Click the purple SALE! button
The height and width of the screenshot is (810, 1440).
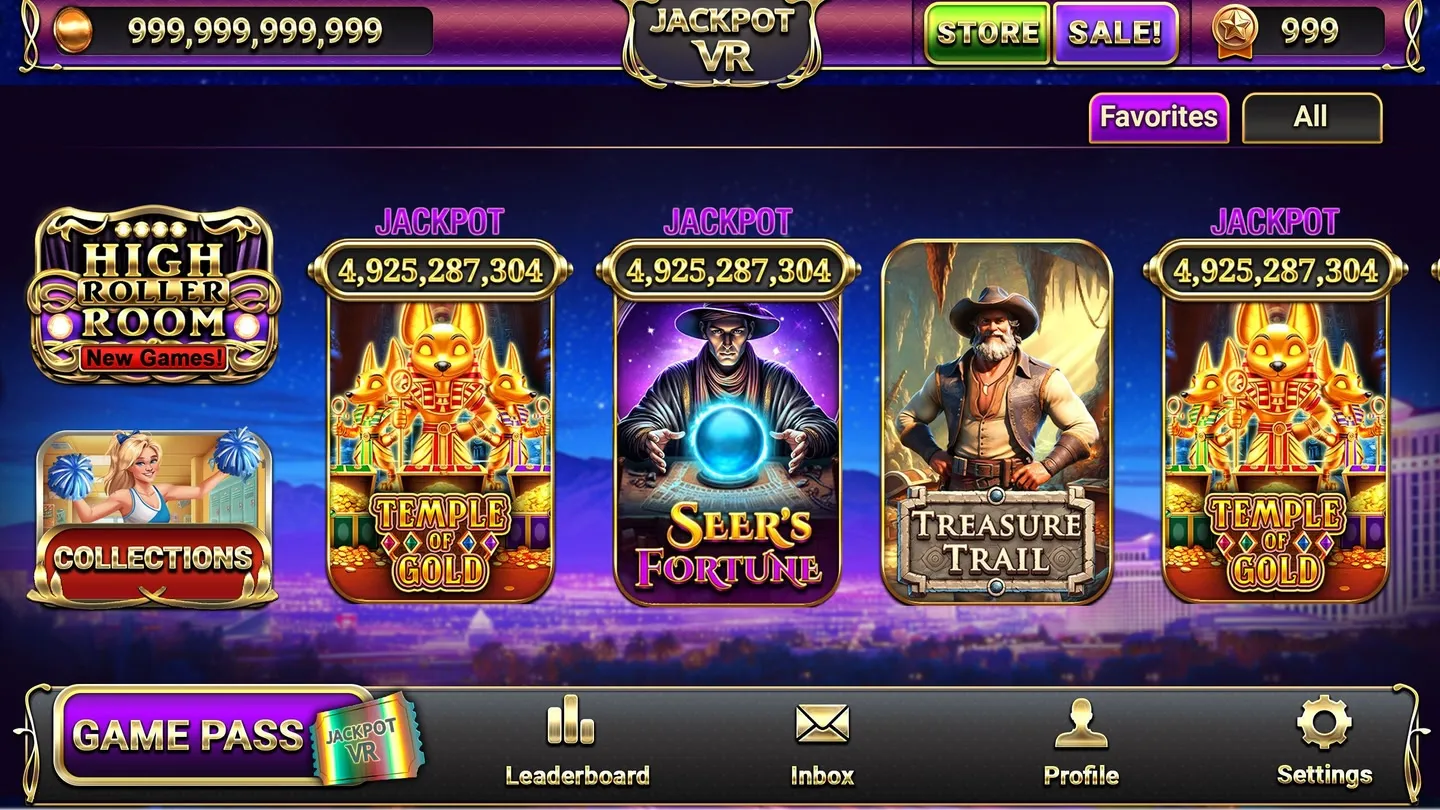[x=1115, y=33]
